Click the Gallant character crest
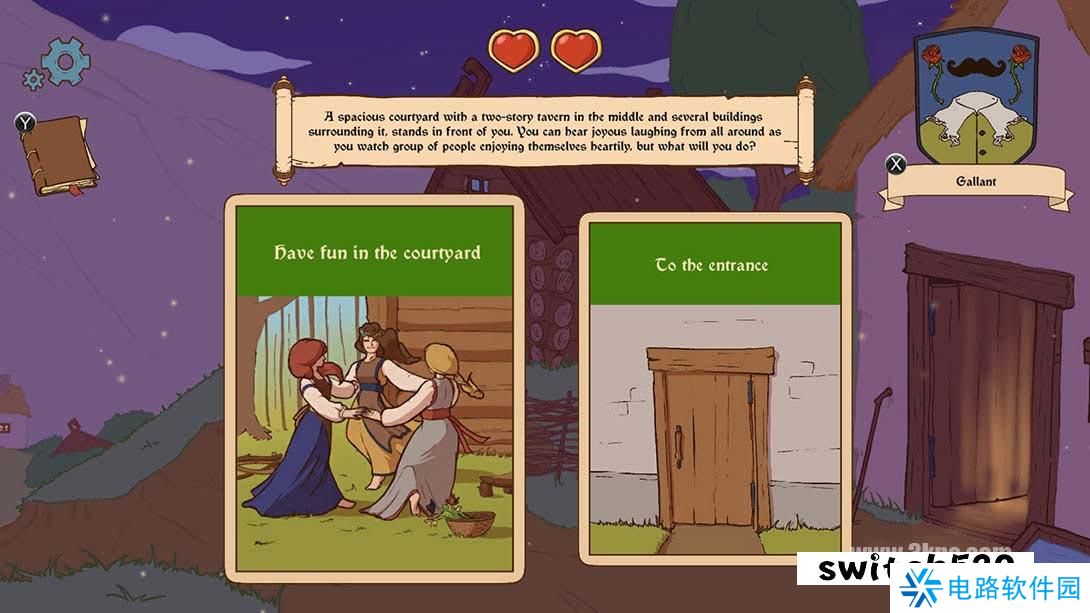This screenshot has height=613, width=1090. click(x=975, y=100)
